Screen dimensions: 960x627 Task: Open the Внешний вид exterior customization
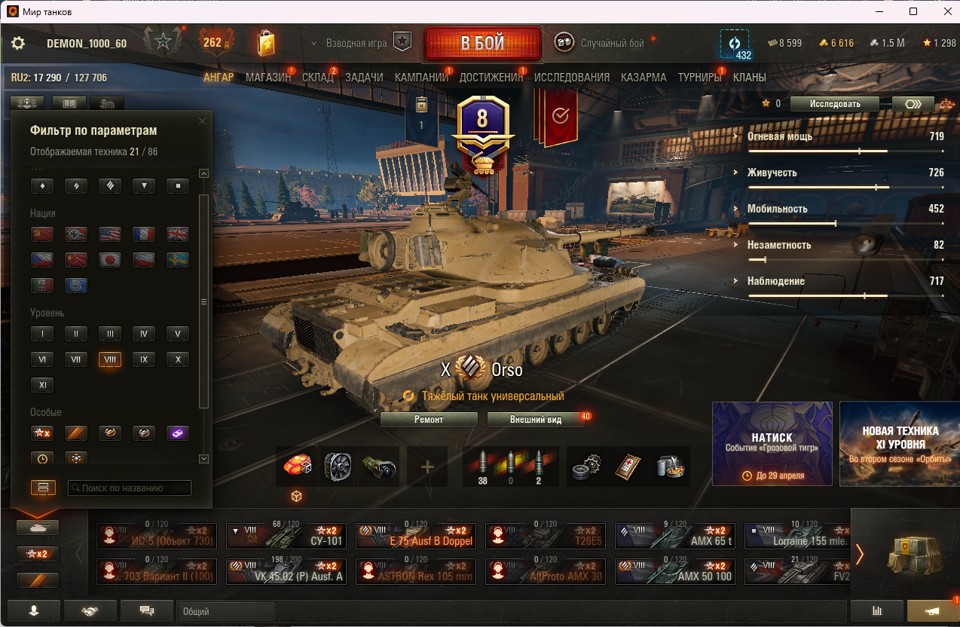(535, 419)
